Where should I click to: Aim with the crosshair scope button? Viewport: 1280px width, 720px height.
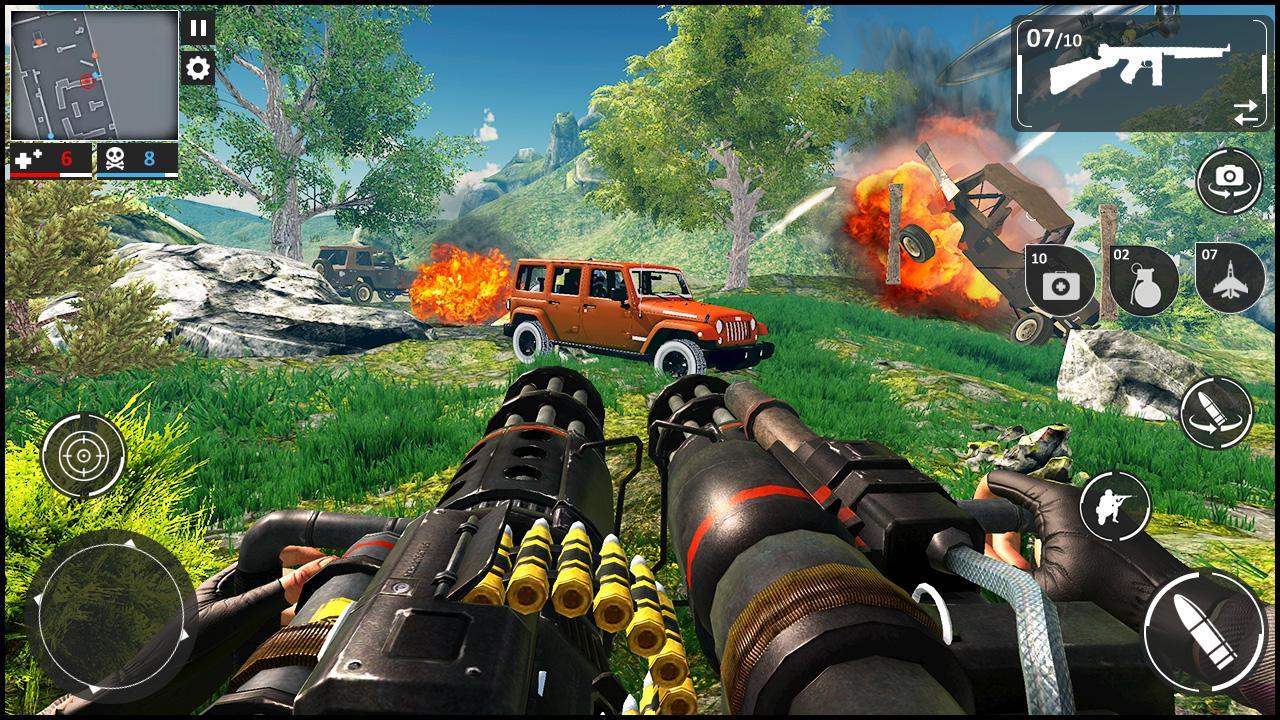83,456
